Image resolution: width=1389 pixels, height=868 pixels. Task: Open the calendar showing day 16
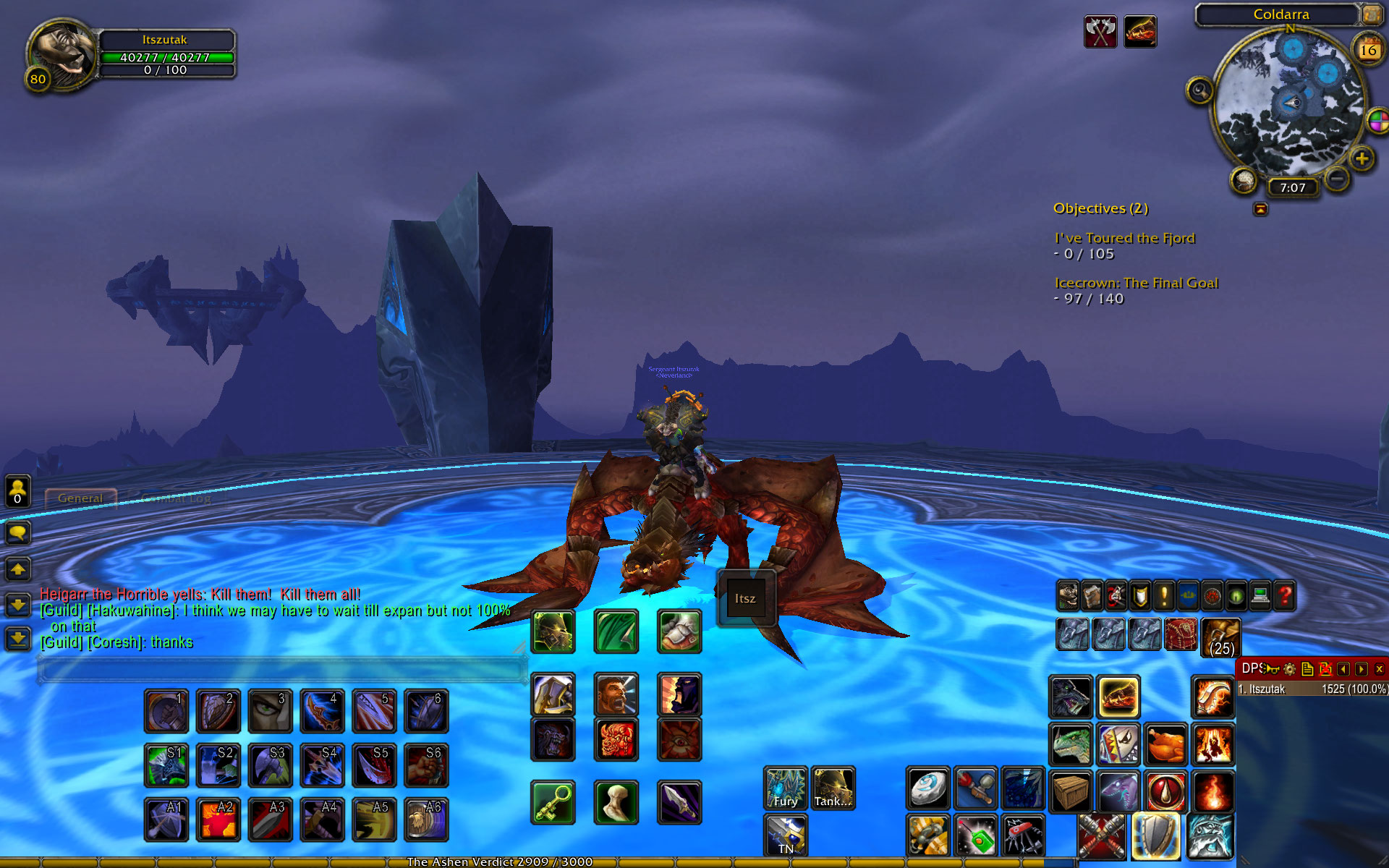pos(1368,49)
